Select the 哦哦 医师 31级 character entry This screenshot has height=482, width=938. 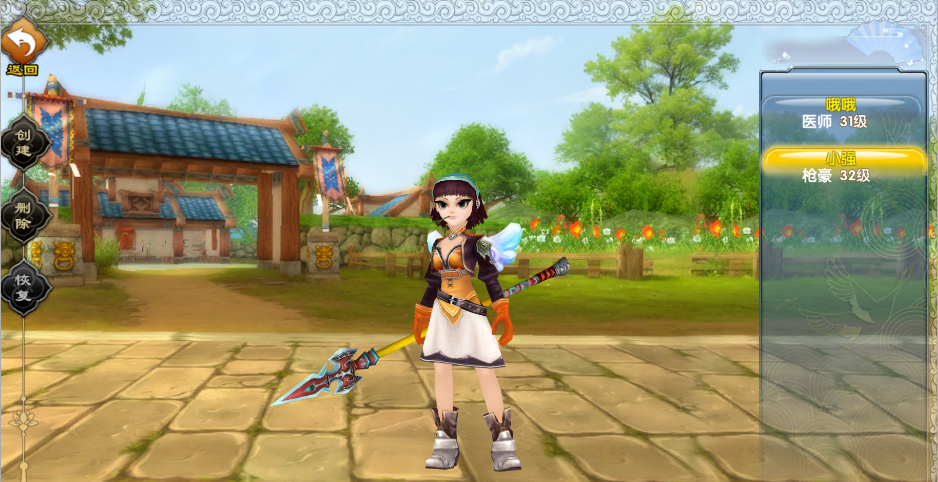[x=842, y=114]
